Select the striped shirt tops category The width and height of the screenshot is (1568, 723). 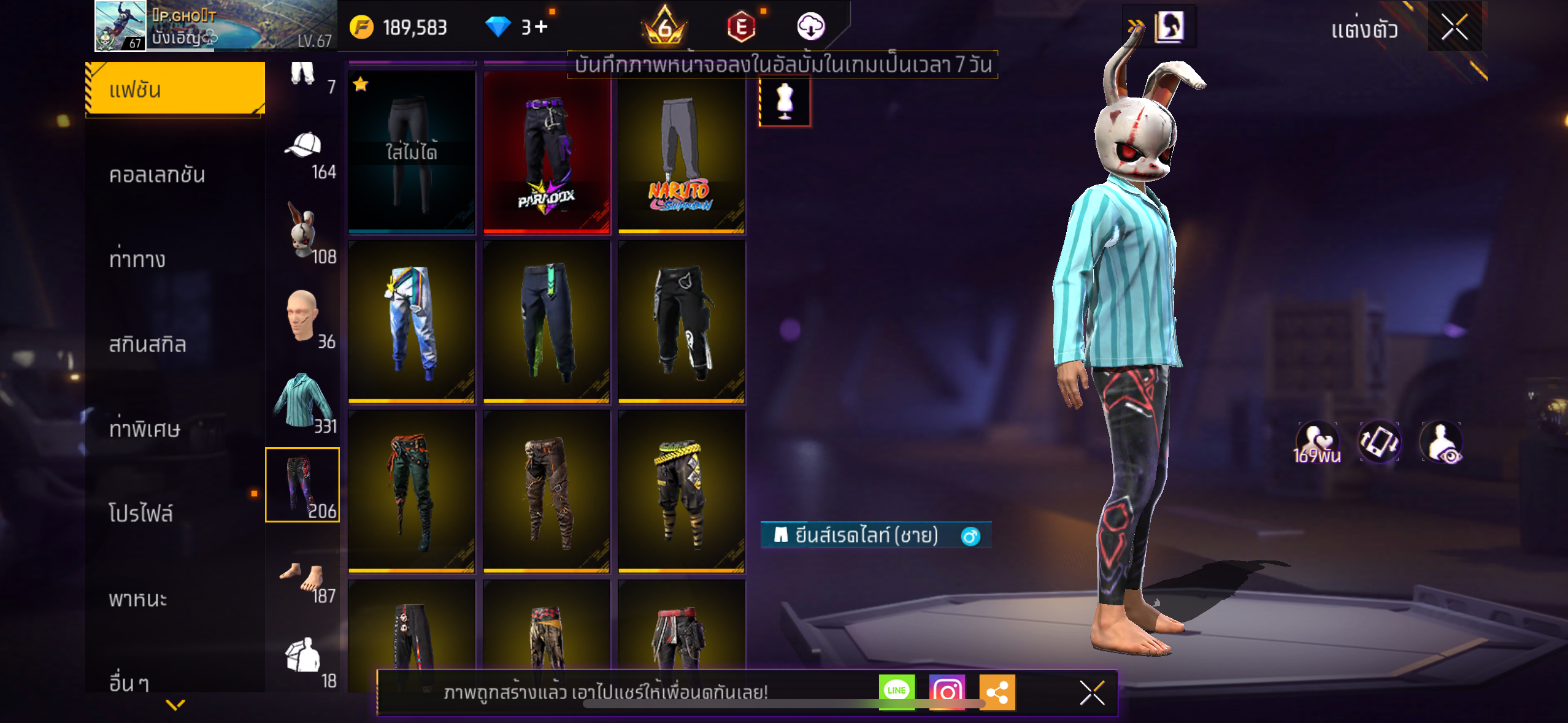pos(302,400)
